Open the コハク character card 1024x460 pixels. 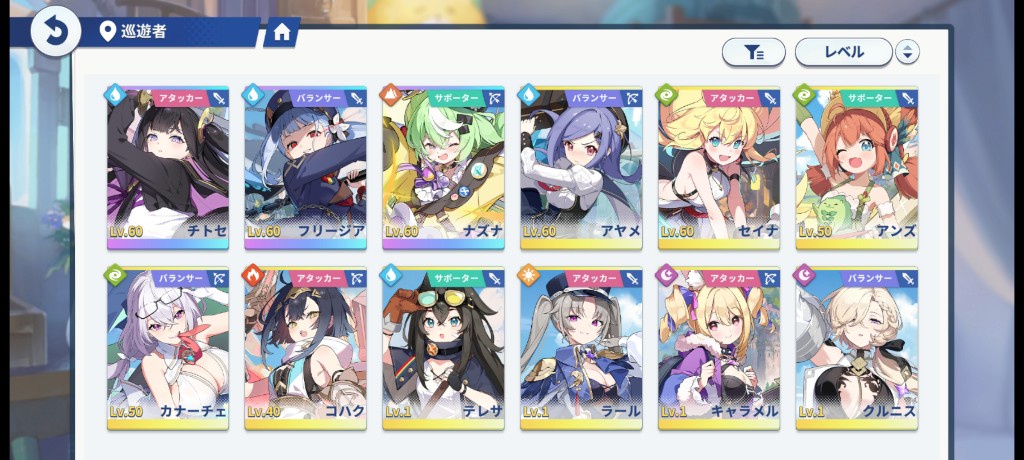tap(306, 348)
